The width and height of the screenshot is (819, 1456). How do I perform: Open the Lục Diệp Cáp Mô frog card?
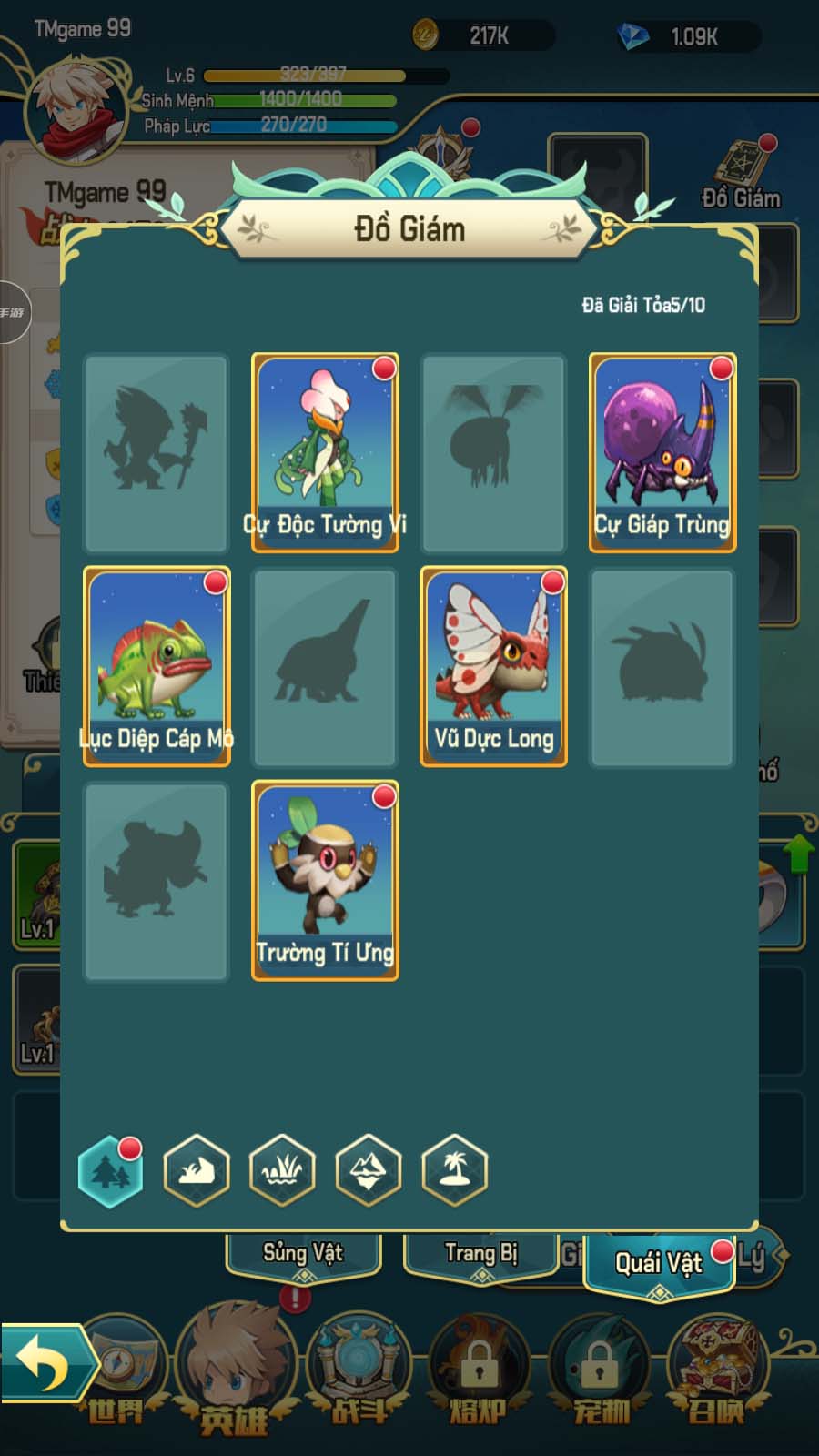click(157, 666)
